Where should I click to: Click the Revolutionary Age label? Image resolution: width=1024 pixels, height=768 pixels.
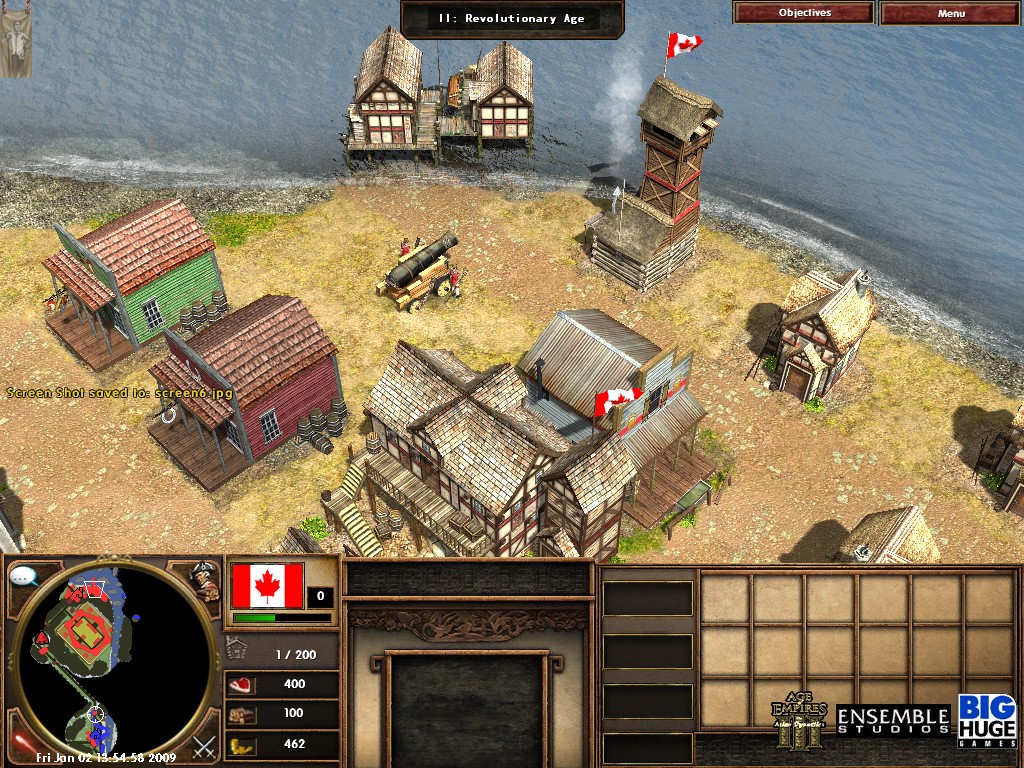pos(512,18)
